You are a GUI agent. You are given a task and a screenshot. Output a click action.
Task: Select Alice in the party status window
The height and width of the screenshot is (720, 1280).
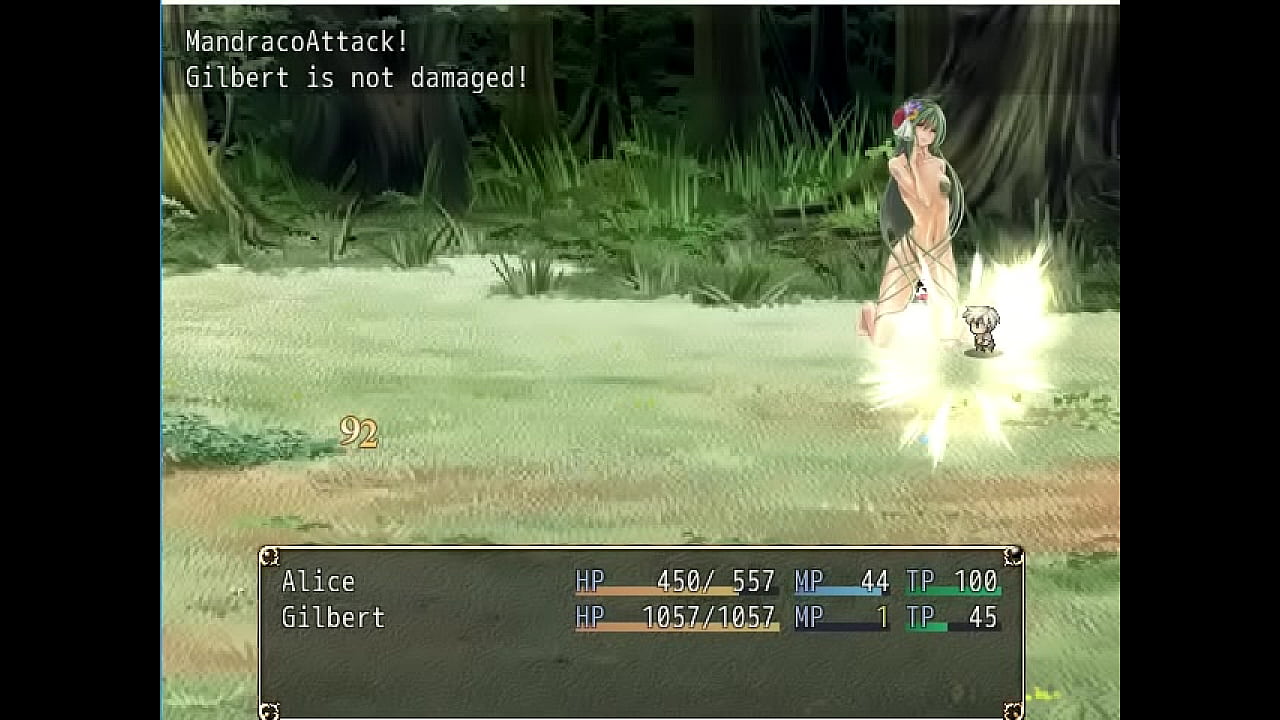[318, 582]
